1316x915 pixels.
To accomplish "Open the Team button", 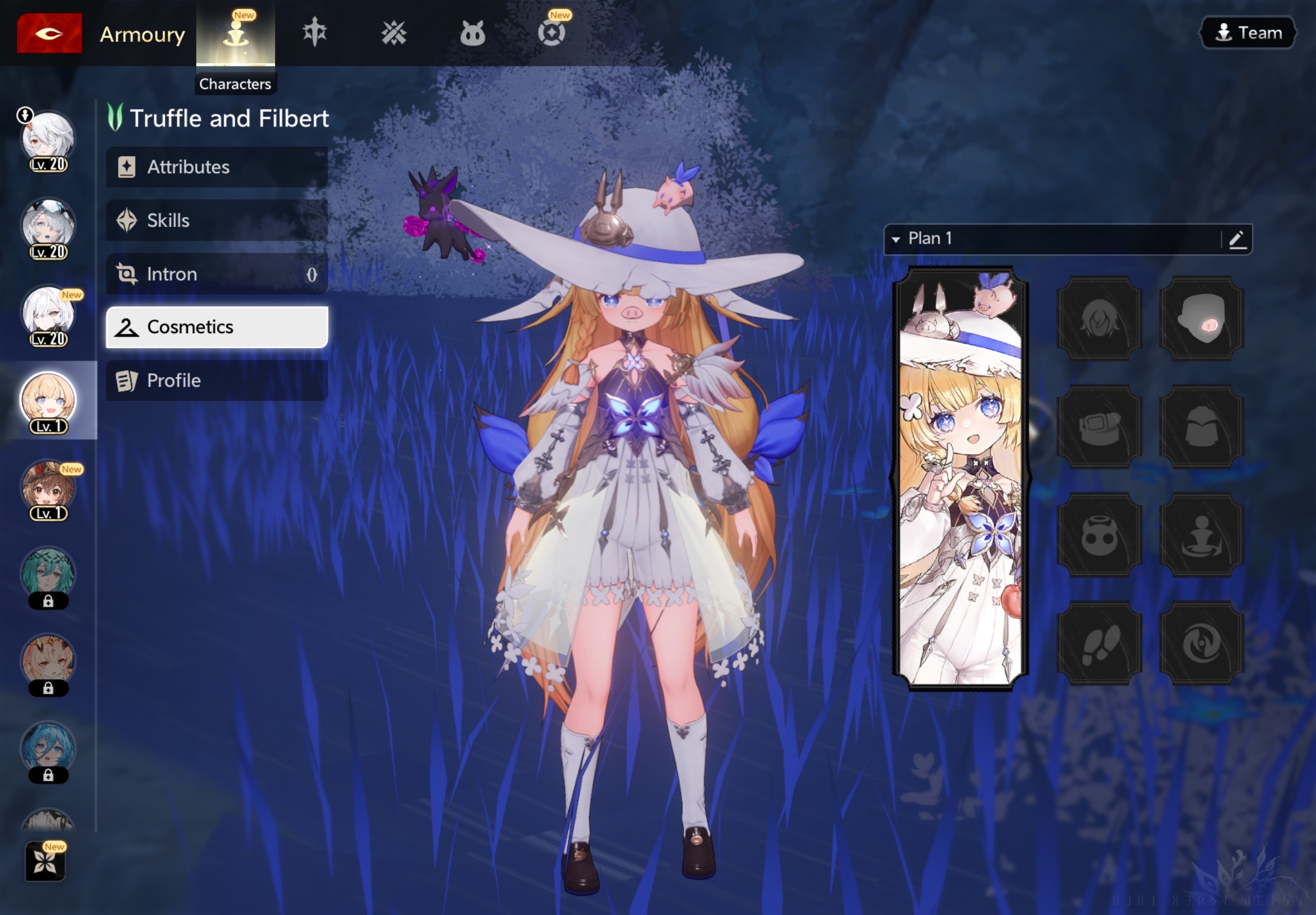I will 1248,33.
